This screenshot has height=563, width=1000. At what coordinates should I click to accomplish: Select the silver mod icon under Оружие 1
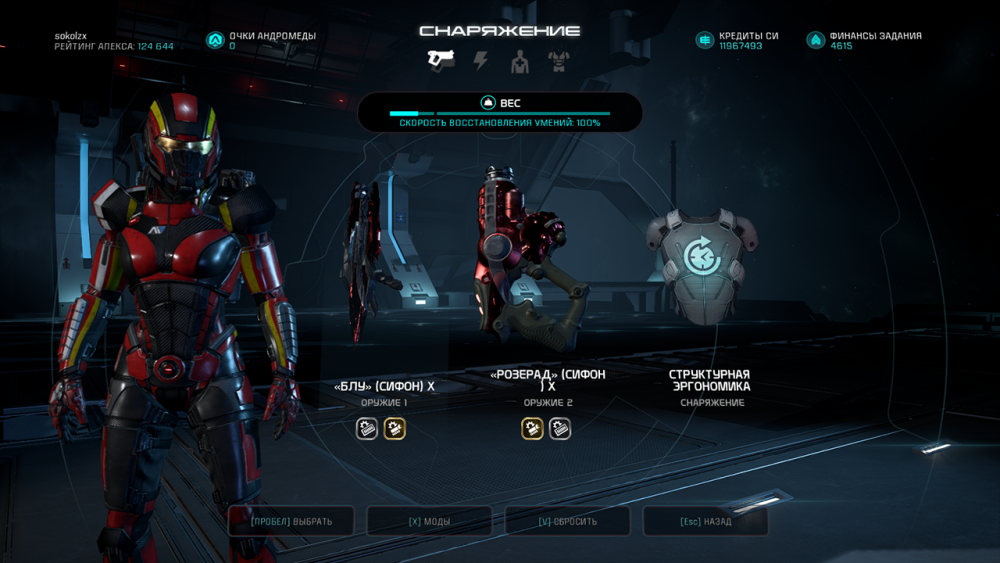[x=367, y=429]
